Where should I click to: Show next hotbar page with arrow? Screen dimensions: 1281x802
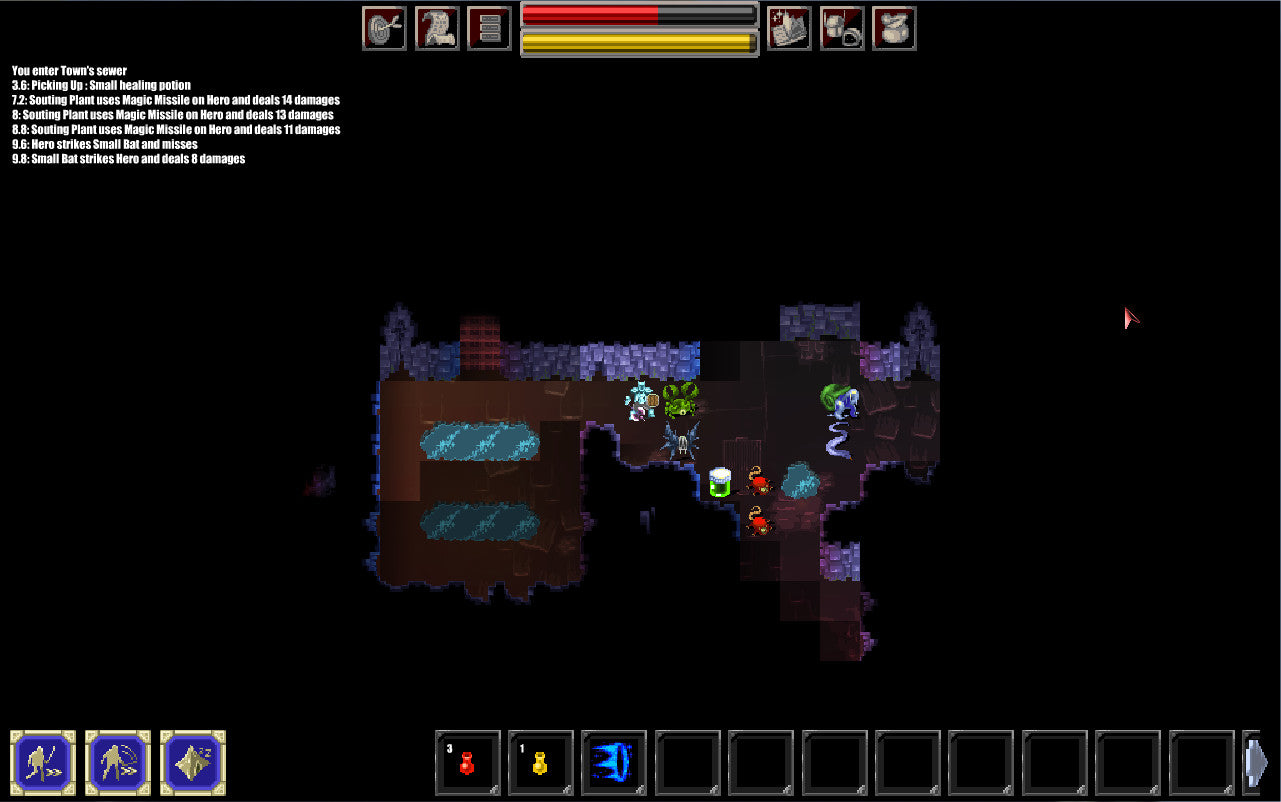tap(1256, 763)
